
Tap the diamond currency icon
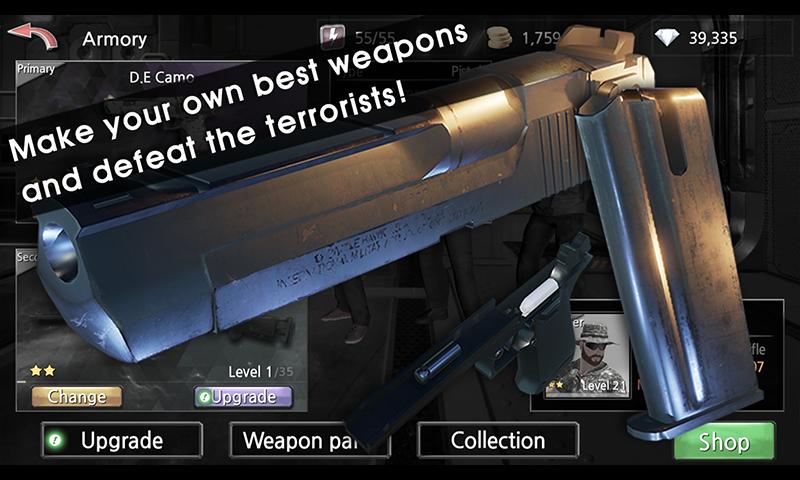665,39
